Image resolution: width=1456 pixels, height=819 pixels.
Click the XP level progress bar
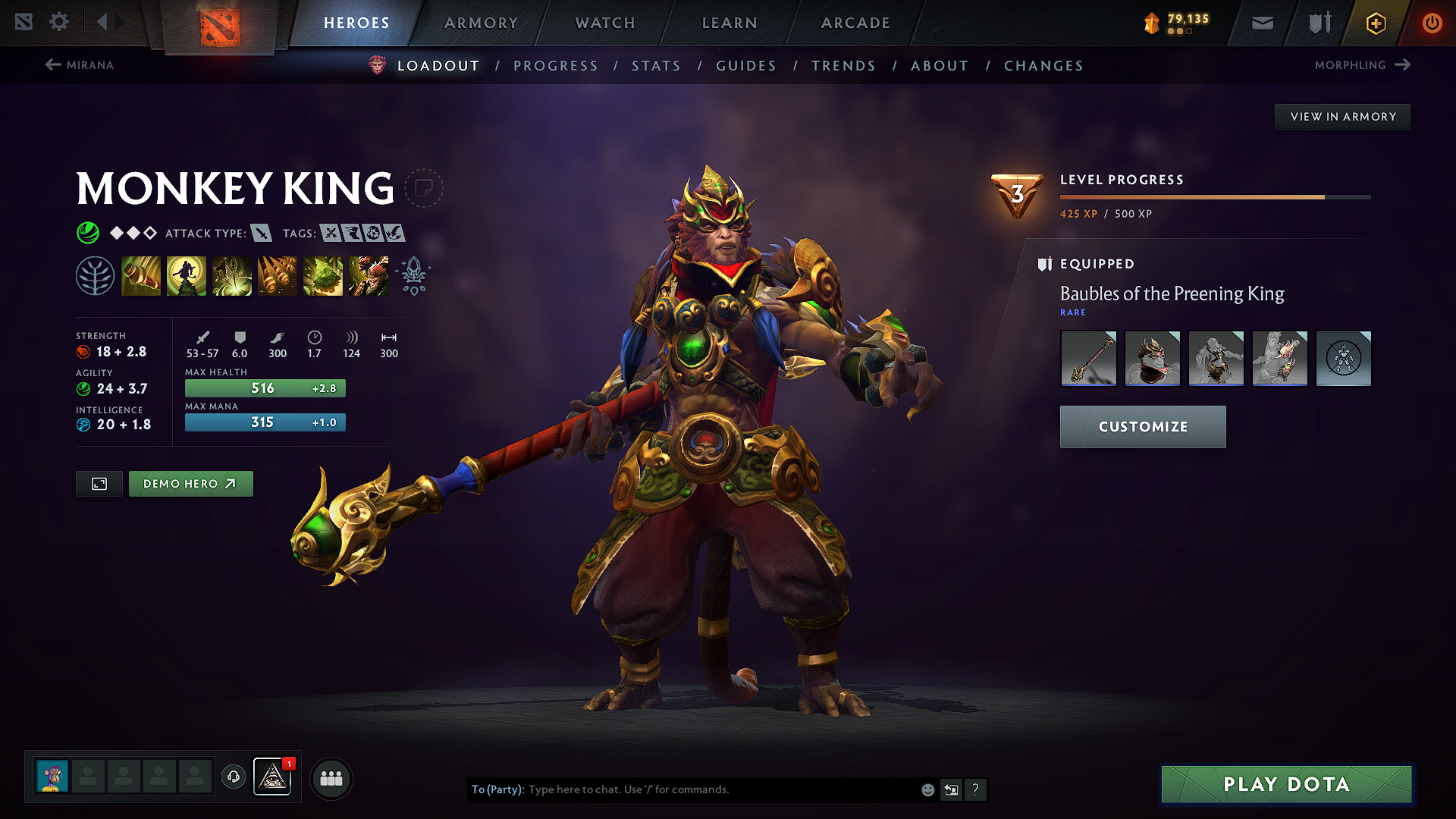[1213, 198]
